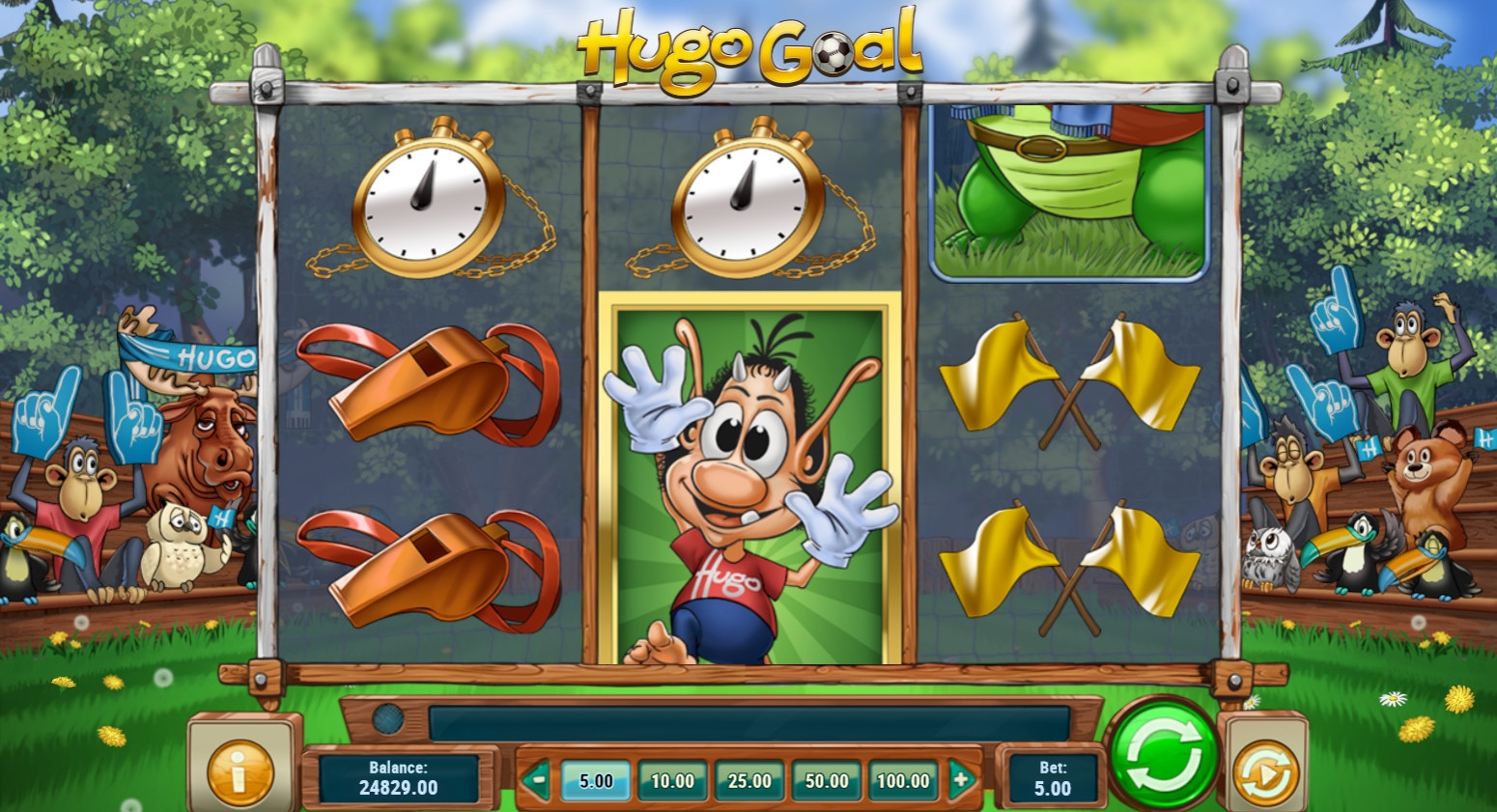The height and width of the screenshot is (812, 1497).
Task: Choose the 10.00 bet value
Action: 672,780
